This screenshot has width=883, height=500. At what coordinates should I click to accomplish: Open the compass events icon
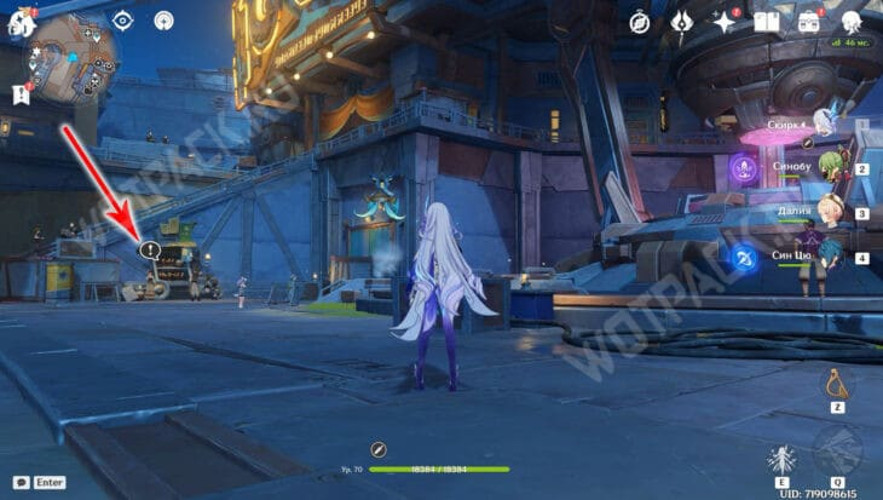(640, 22)
